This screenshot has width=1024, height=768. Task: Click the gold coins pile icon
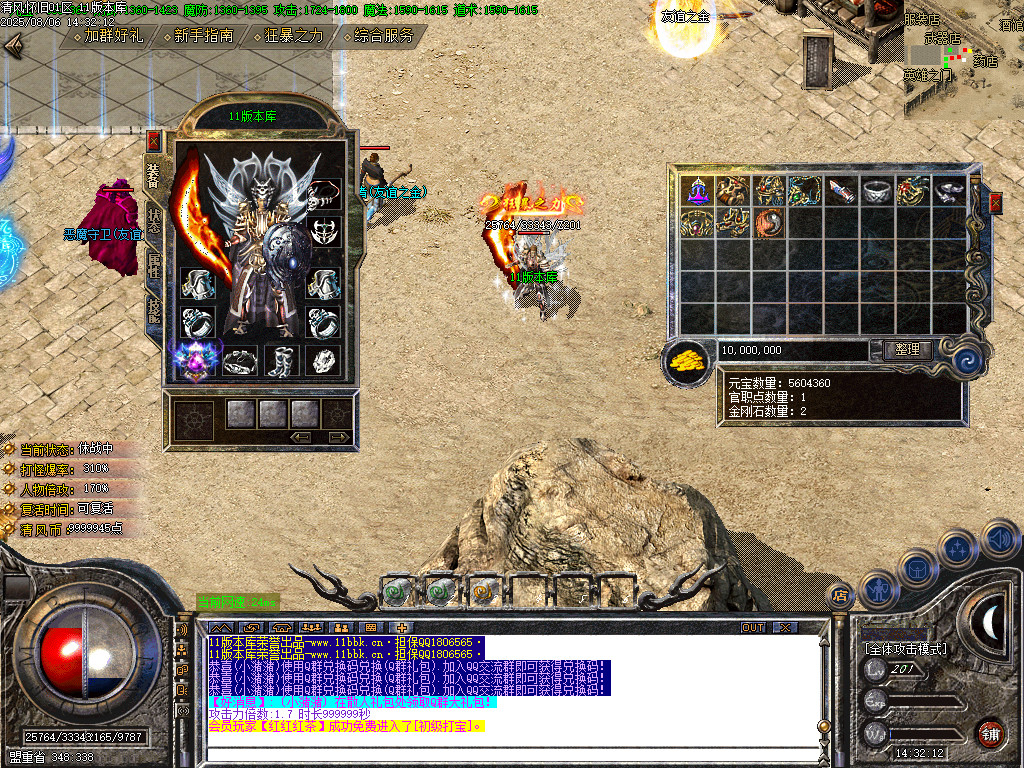coord(687,360)
